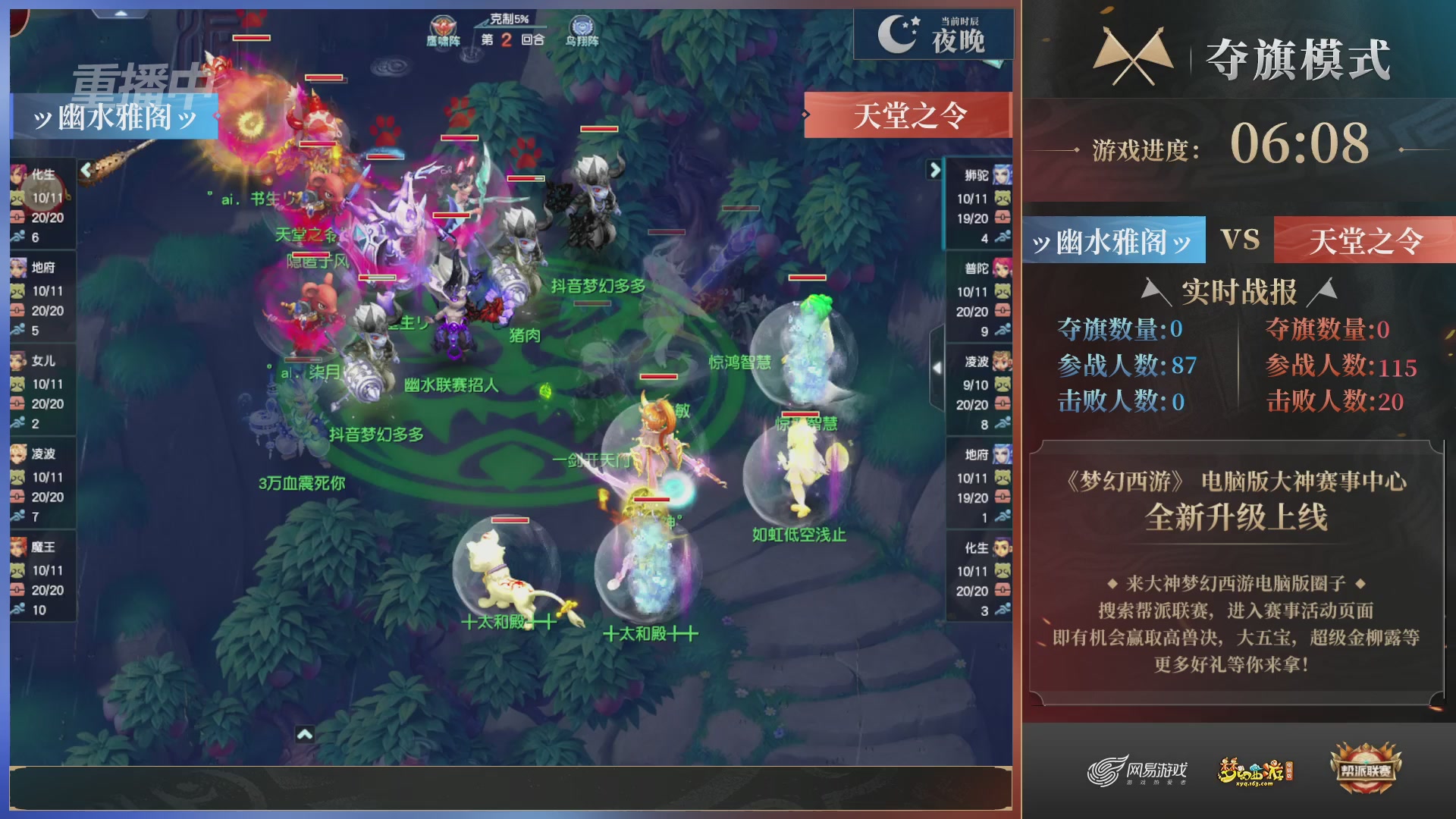Select the ッ幽水雅阁ッ team banner
1456x819 pixels.
(x=1112, y=241)
